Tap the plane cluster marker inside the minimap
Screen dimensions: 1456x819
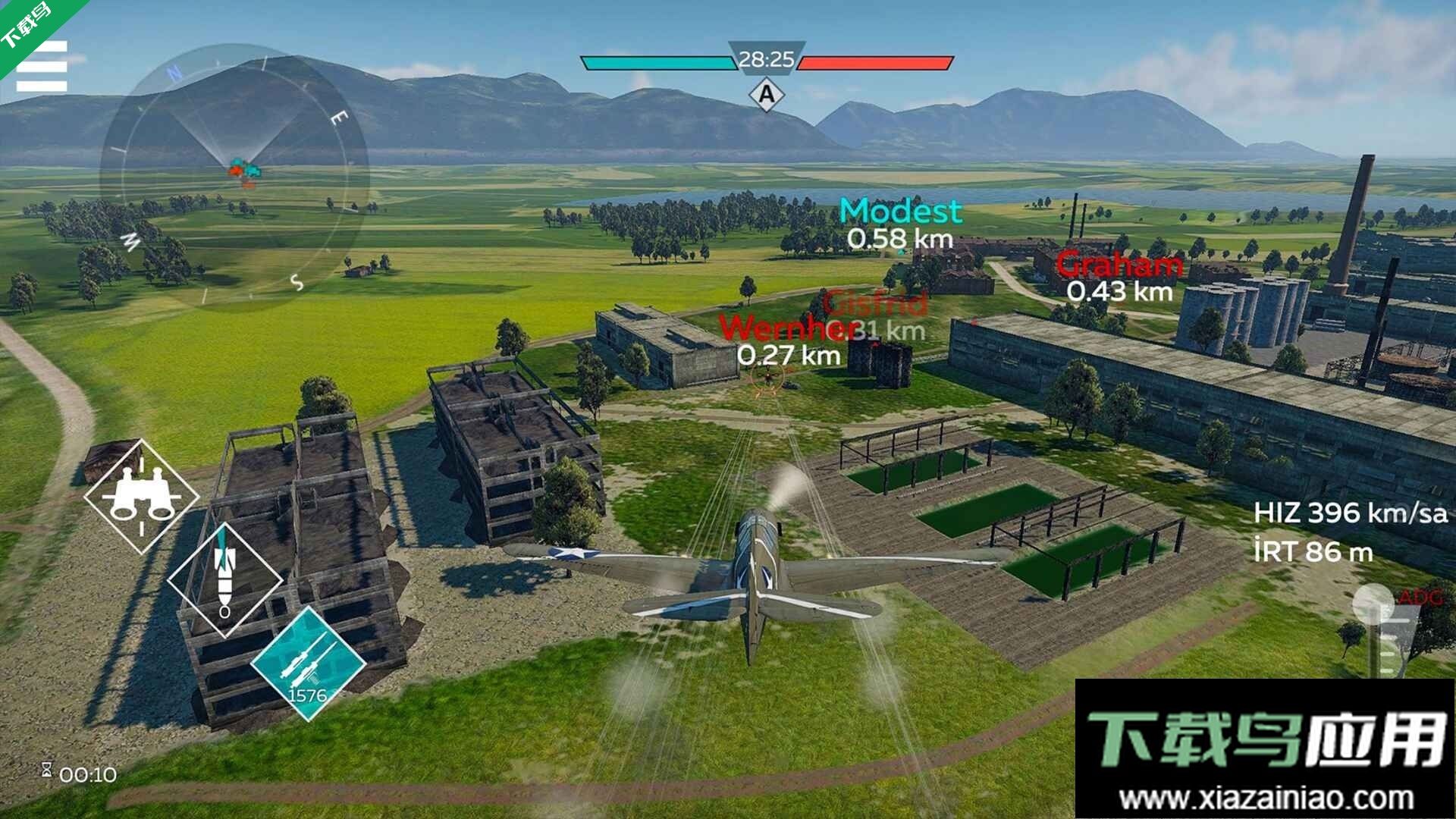pyautogui.click(x=243, y=170)
